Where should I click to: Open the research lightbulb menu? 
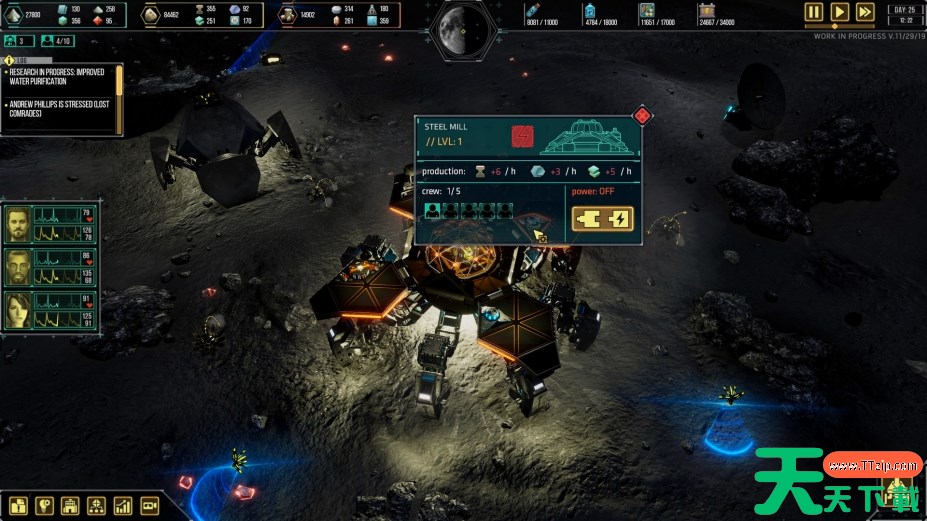point(44,506)
